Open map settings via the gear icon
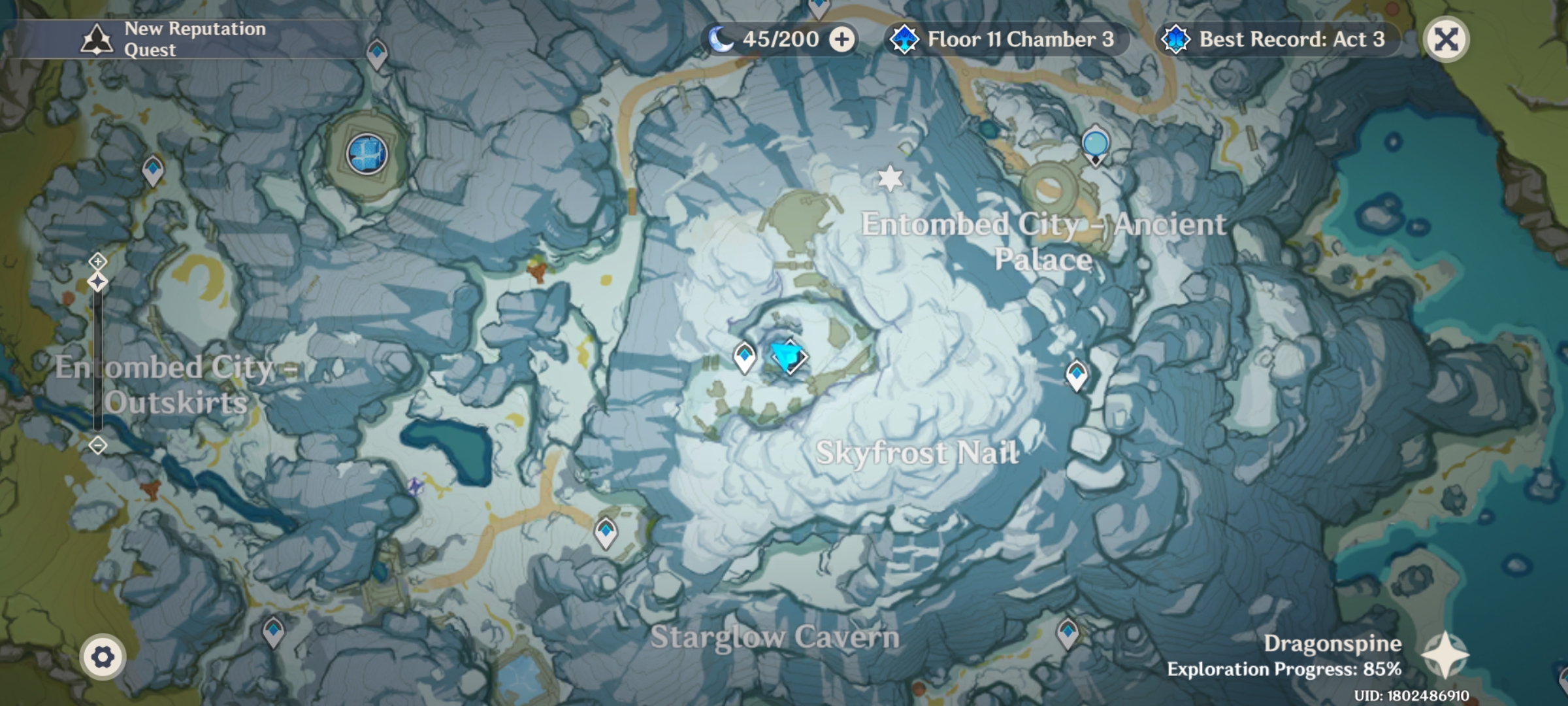Screen dimensions: 1568x706 [x=103, y=657]
